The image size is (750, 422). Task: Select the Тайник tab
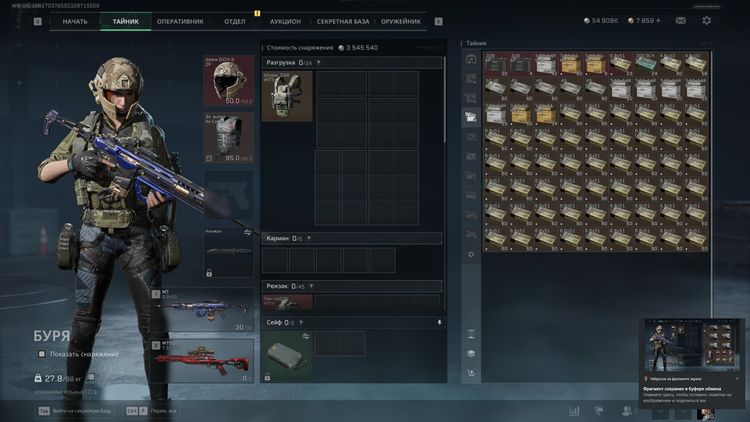click(x=126, y=21)
